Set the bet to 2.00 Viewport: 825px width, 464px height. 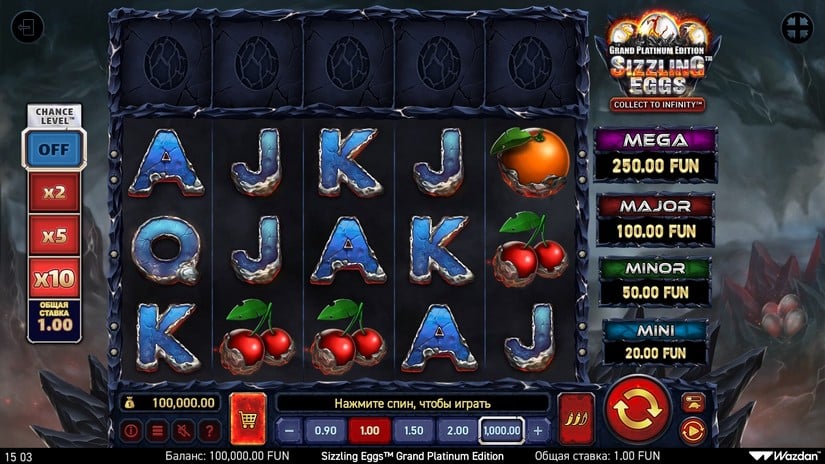tap(457, 431)
